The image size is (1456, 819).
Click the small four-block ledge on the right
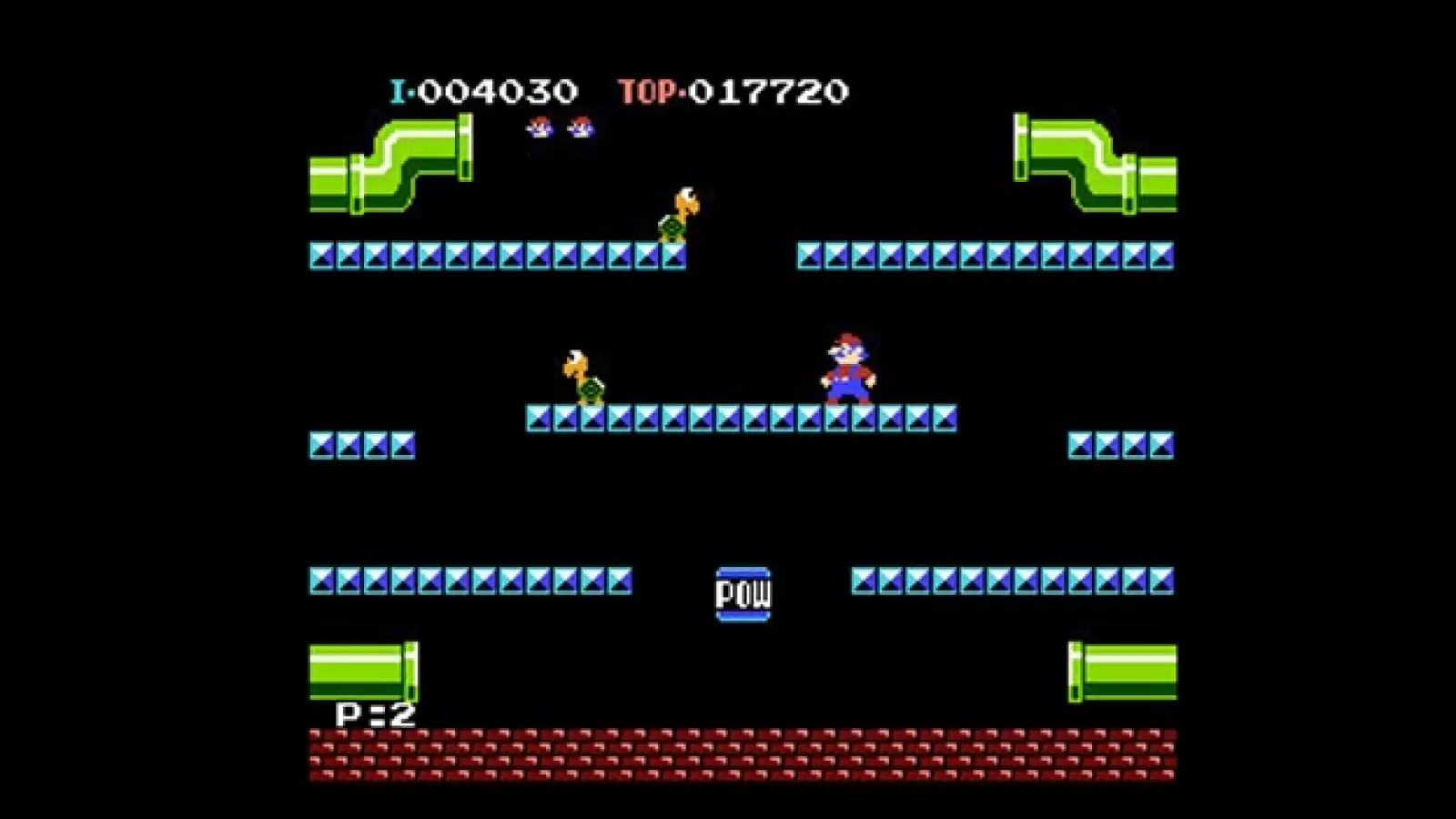click(x=1117, y=444)
